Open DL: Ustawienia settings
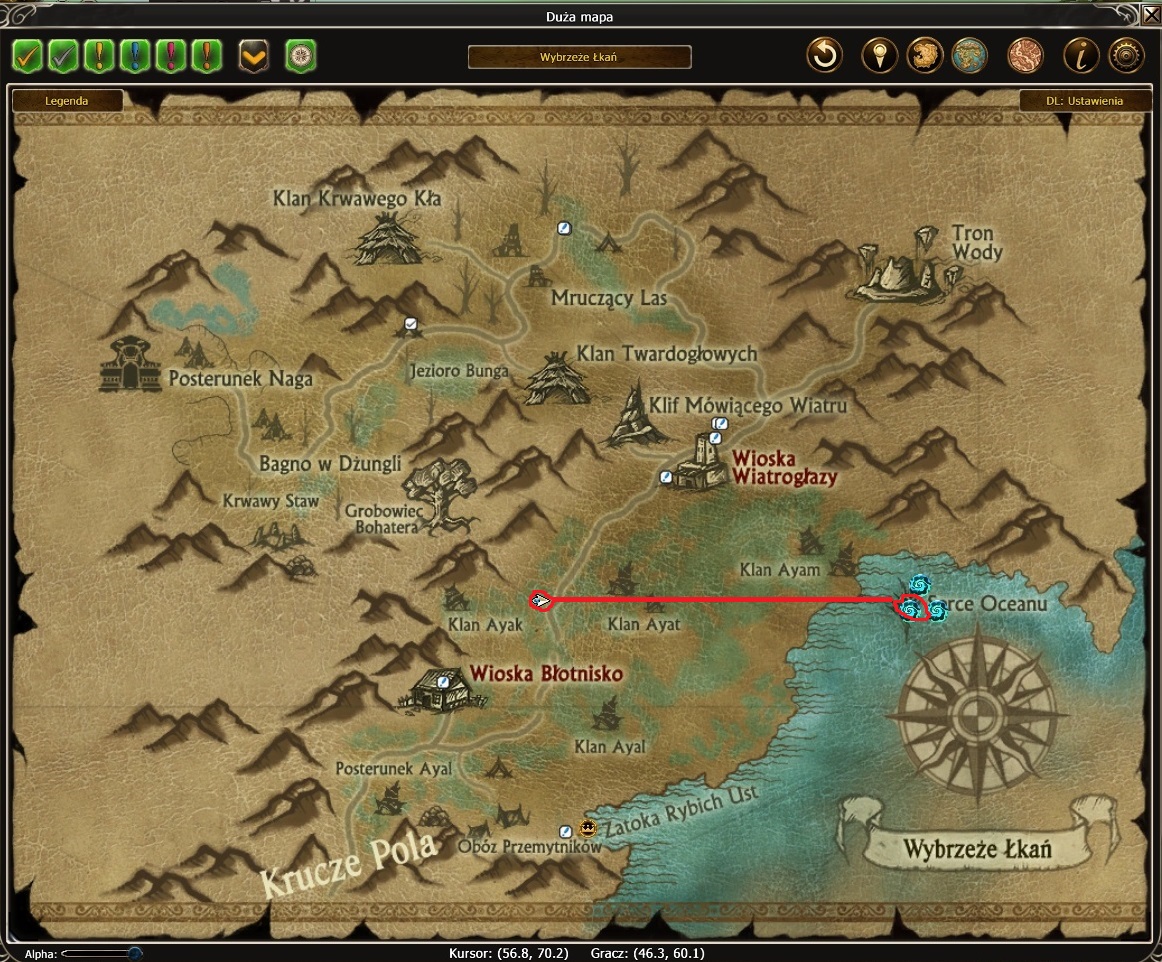1162x962 pixels. point(1084,101)
